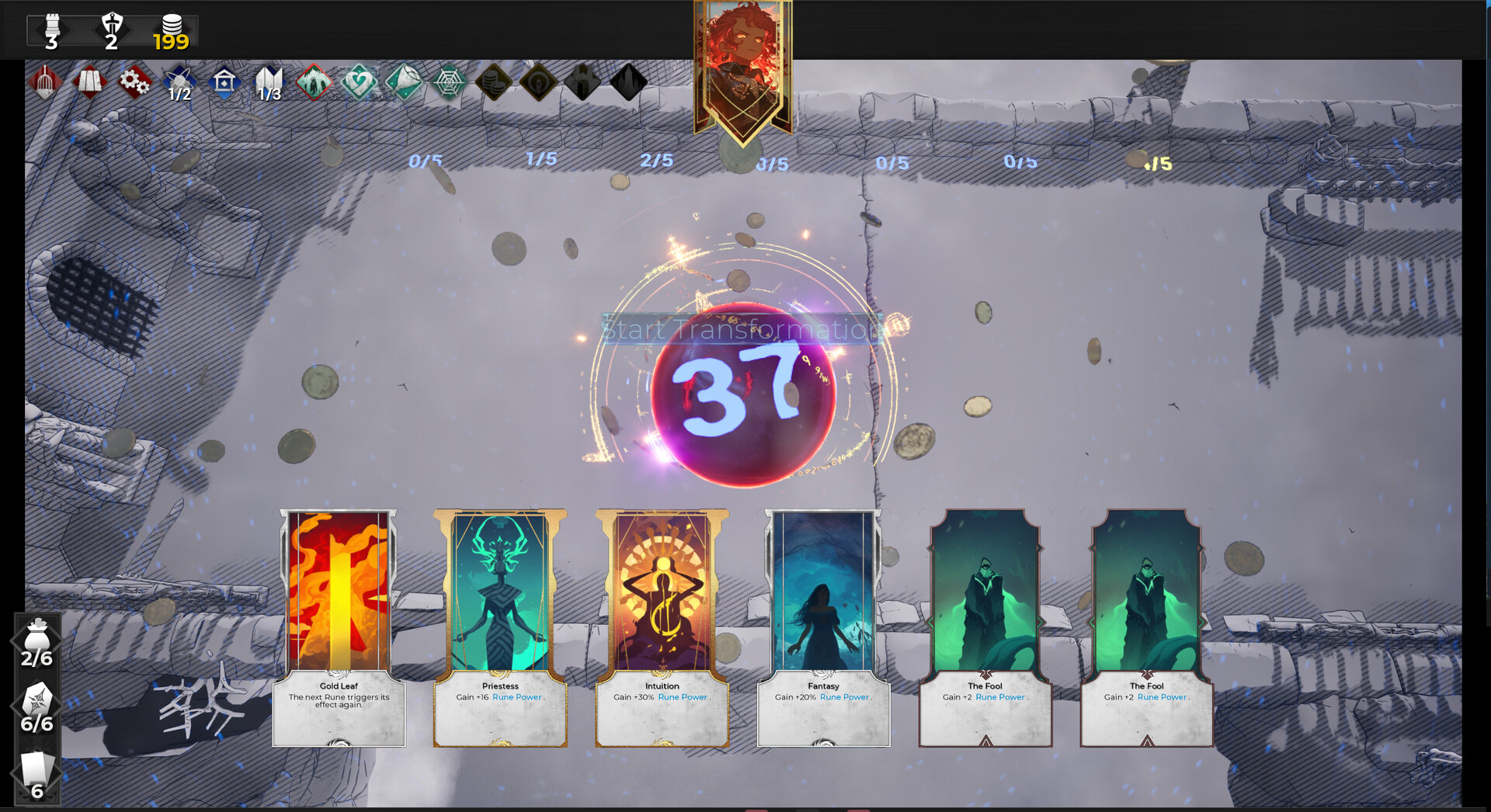Screen dimensions: 1491x812
Task: Click the green heart icon
Action: (359, 82)
